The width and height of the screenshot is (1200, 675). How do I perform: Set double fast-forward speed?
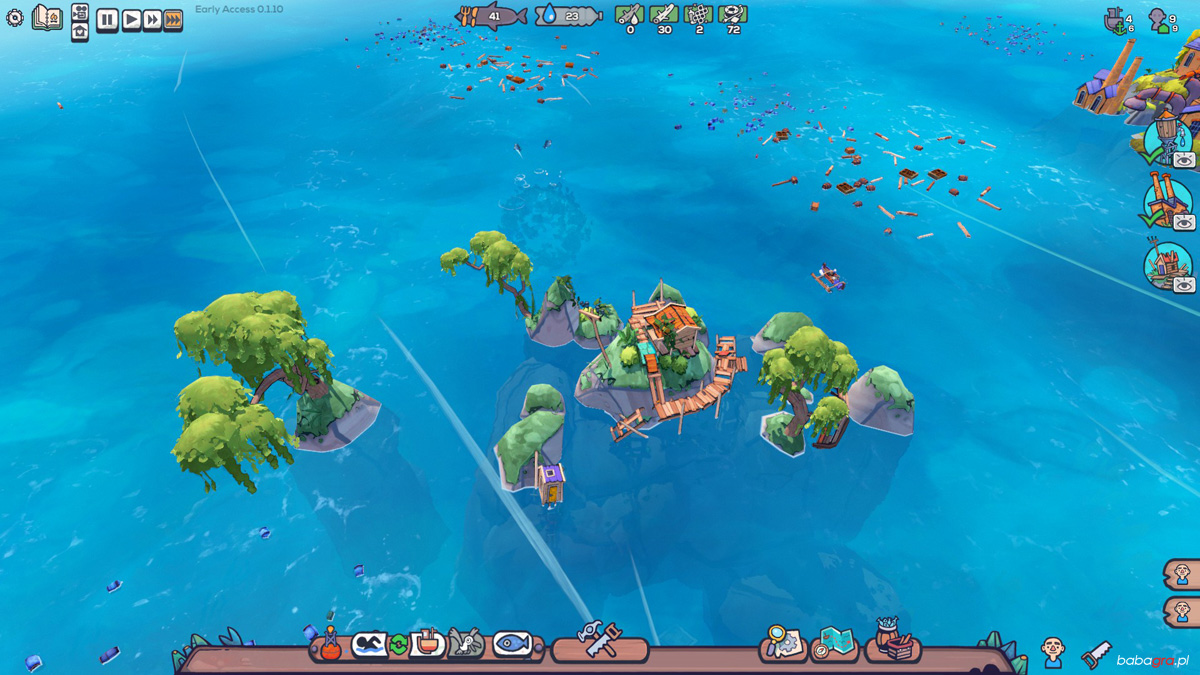coord(152,19)
